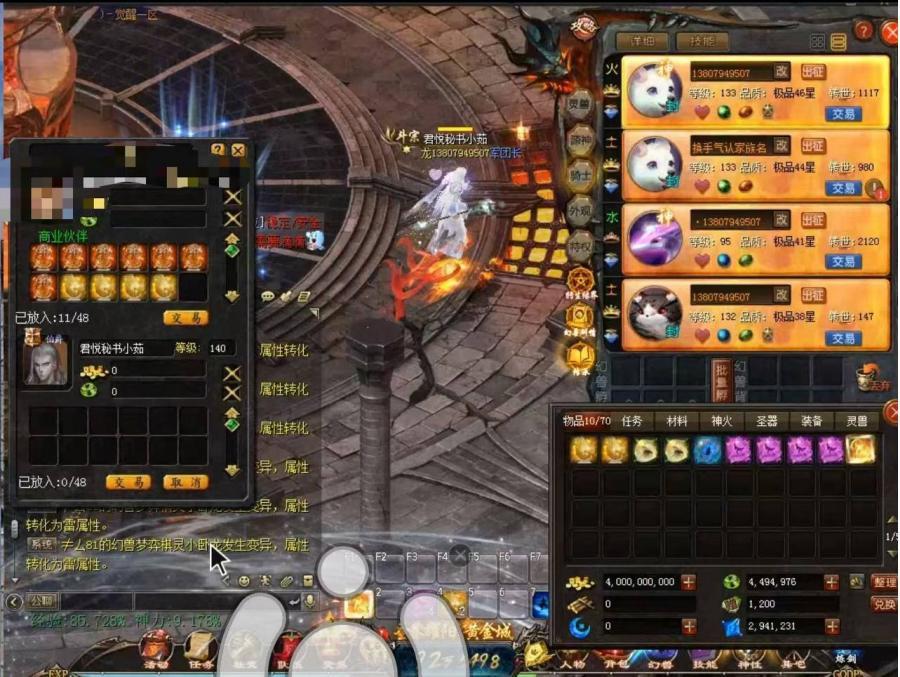Screen dimensions: 900x677
Task: Select the blue orb item in inventory
Action: point(708,450)
